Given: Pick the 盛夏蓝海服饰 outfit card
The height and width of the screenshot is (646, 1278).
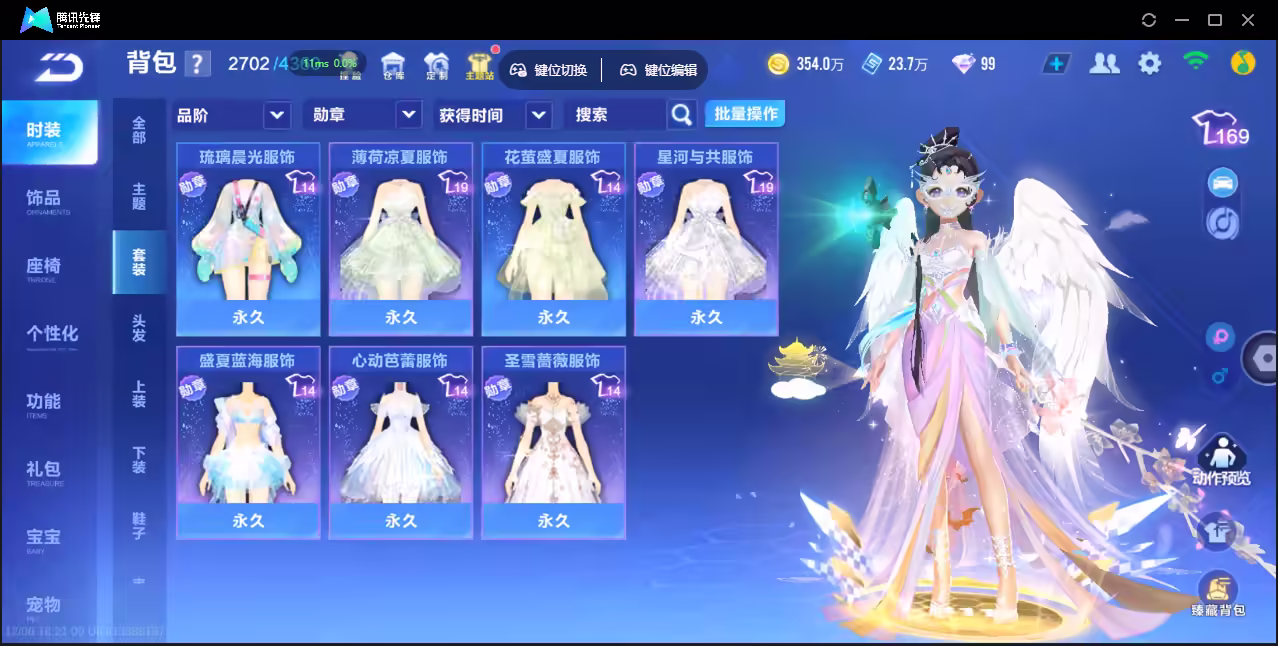Looking at the screenshot, I should click(248, 442).
